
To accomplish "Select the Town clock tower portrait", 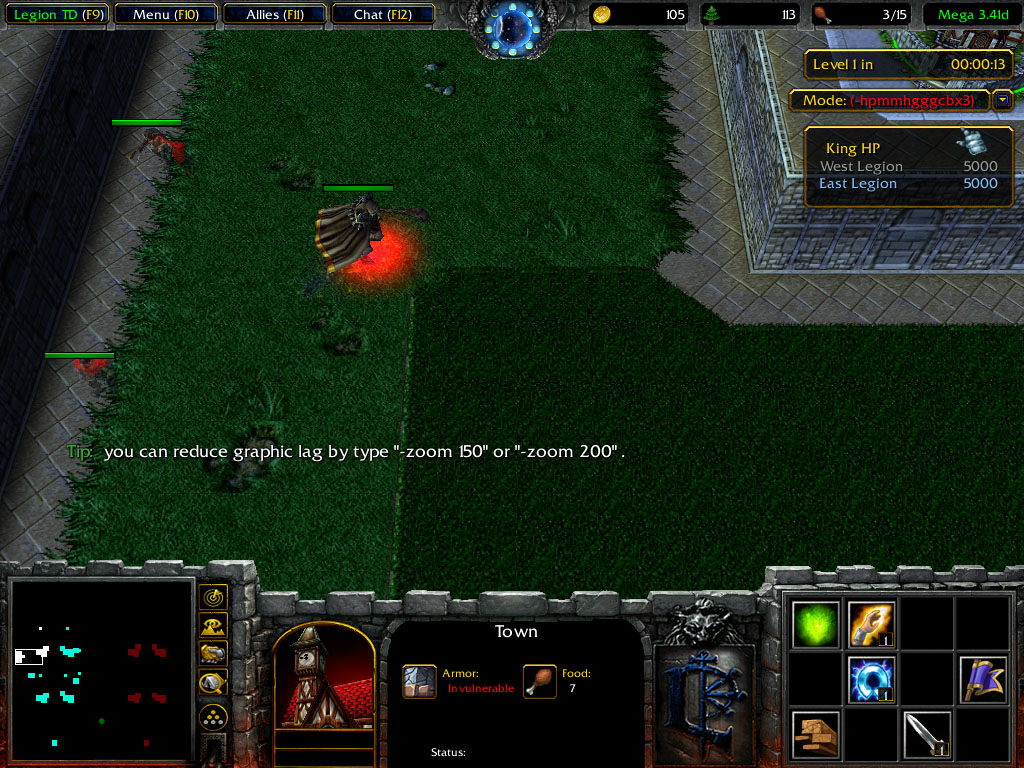I will (323, 678).
